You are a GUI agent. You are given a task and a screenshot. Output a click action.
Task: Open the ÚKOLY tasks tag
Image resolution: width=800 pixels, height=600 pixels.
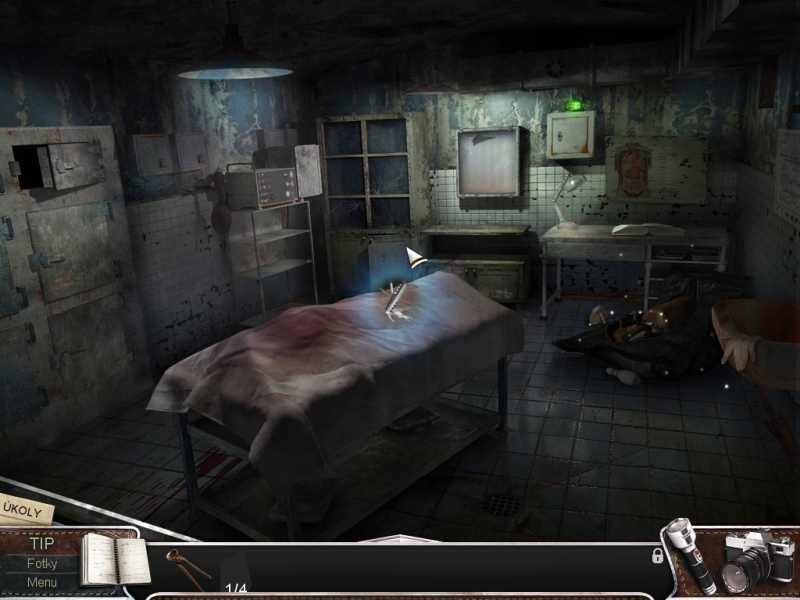click(x=24, y=508)
